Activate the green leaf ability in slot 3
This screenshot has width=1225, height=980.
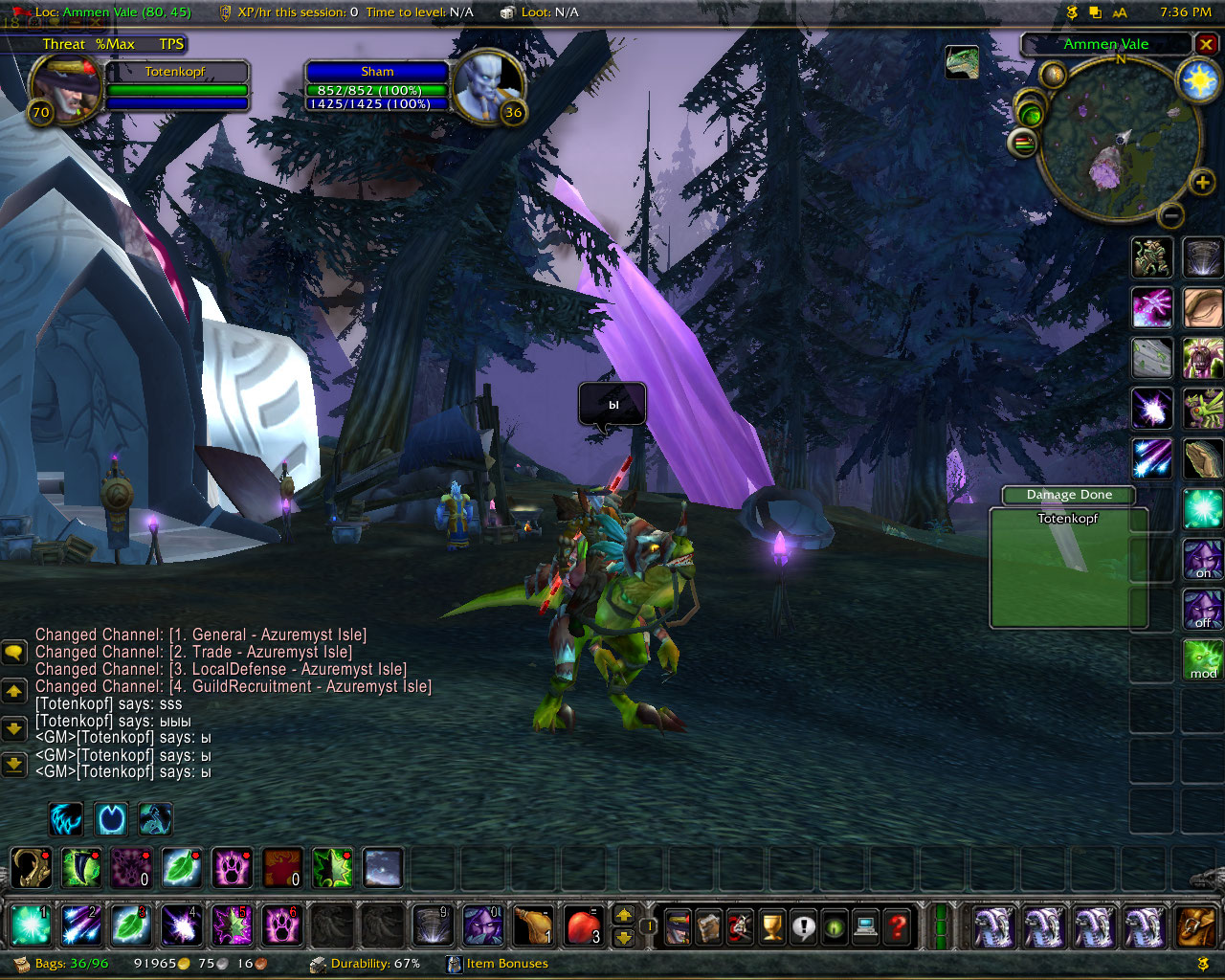131,925
